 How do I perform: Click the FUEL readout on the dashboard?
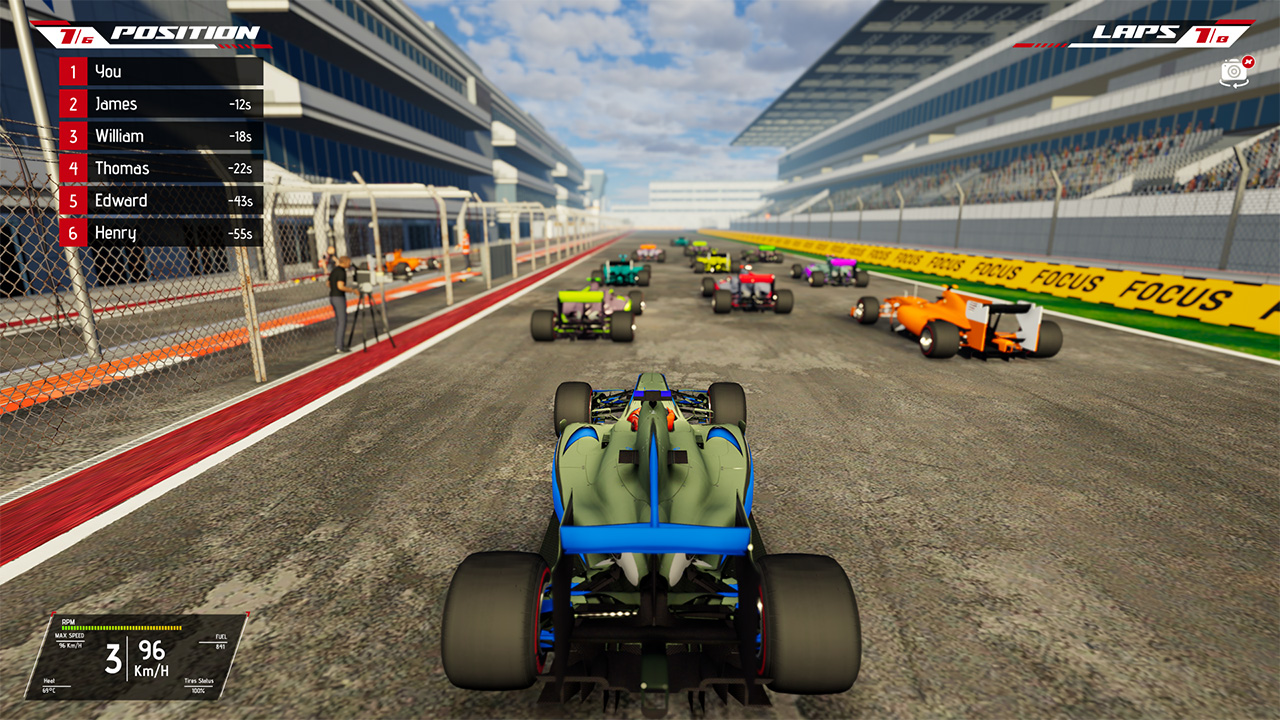click(x=221, y=641)
